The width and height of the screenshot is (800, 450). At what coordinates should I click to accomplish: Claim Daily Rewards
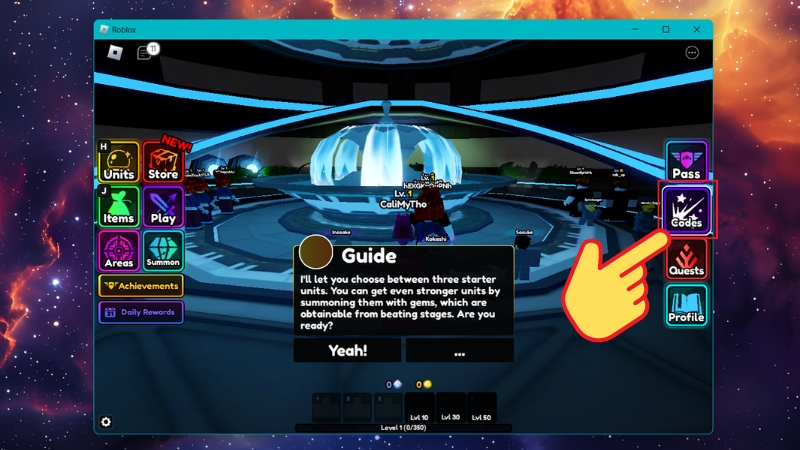(x=141, y=312)
